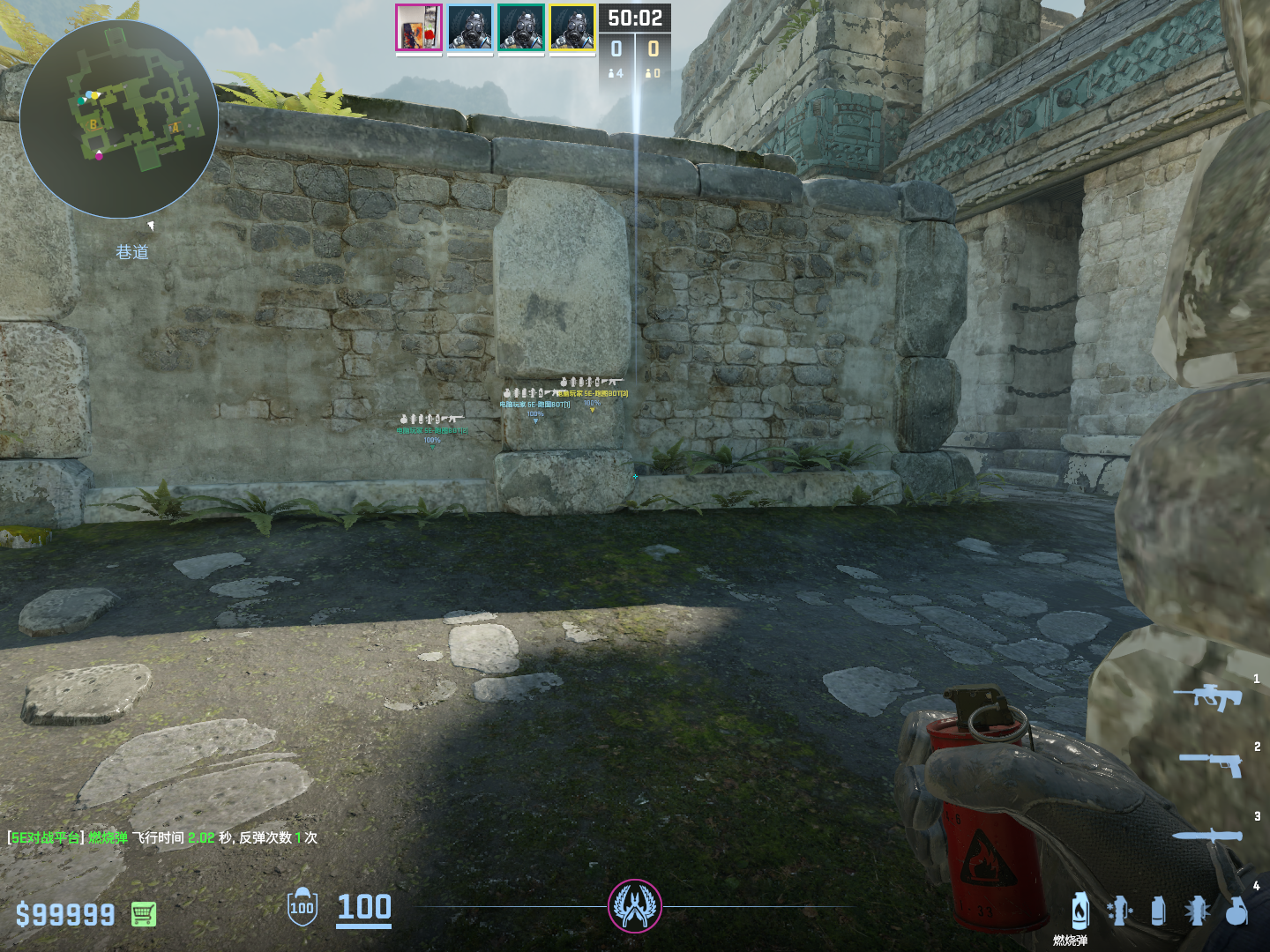Equip the knife from the weapon list
This screenshot has width=1270, height=952.
pos(1208,836)
